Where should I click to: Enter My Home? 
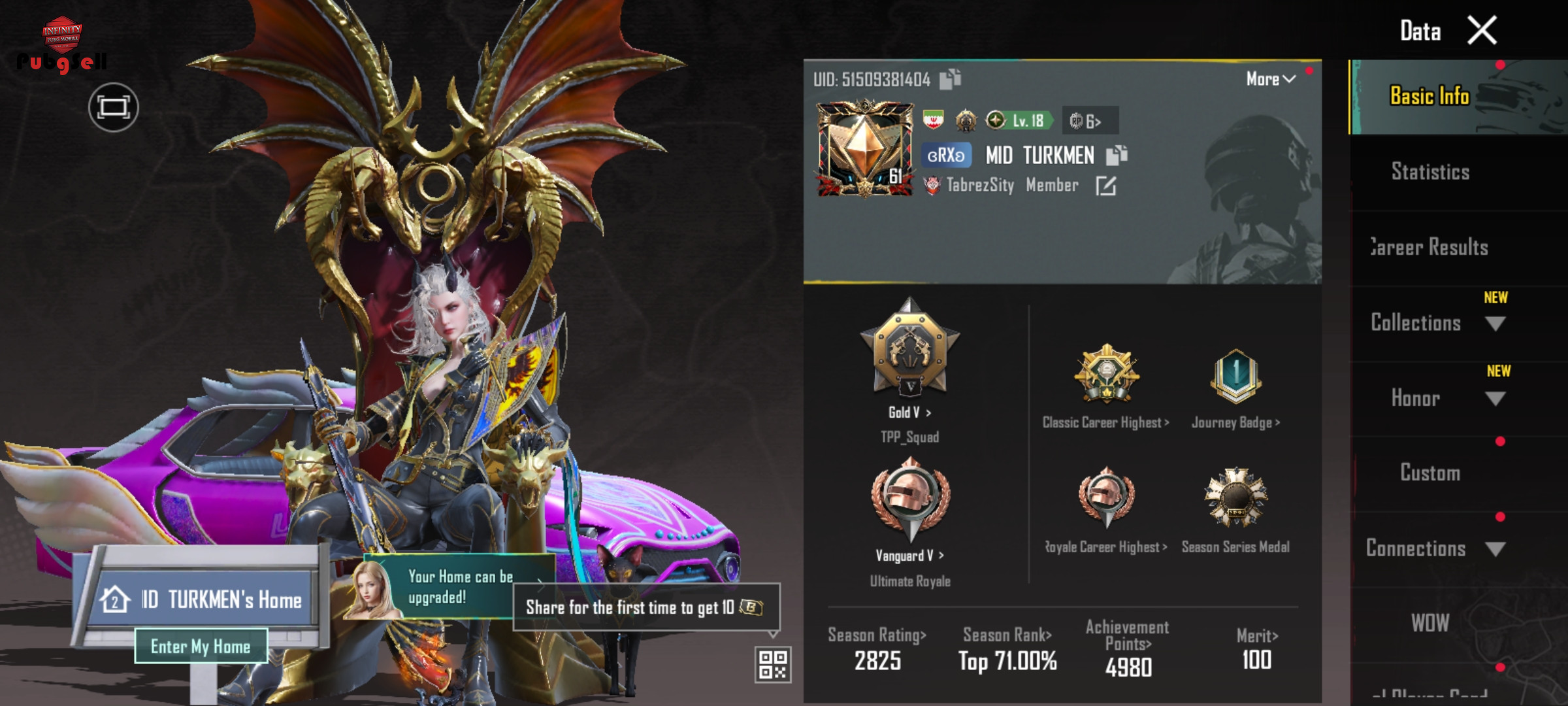click(201, 647)
